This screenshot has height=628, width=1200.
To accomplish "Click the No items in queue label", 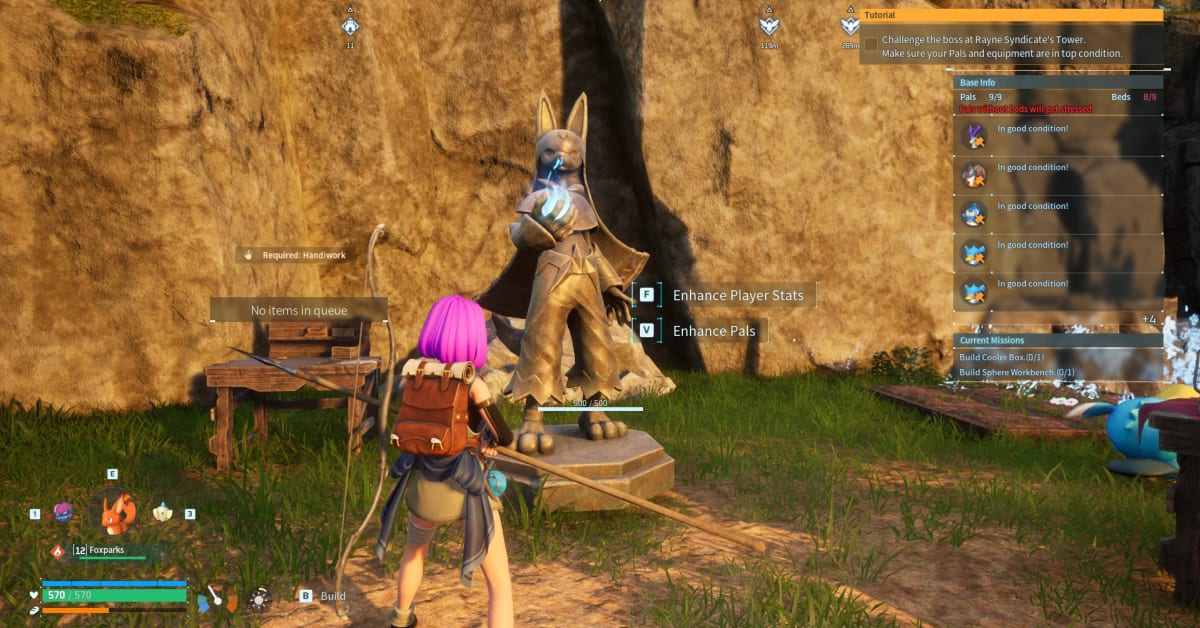I will 299,311.
